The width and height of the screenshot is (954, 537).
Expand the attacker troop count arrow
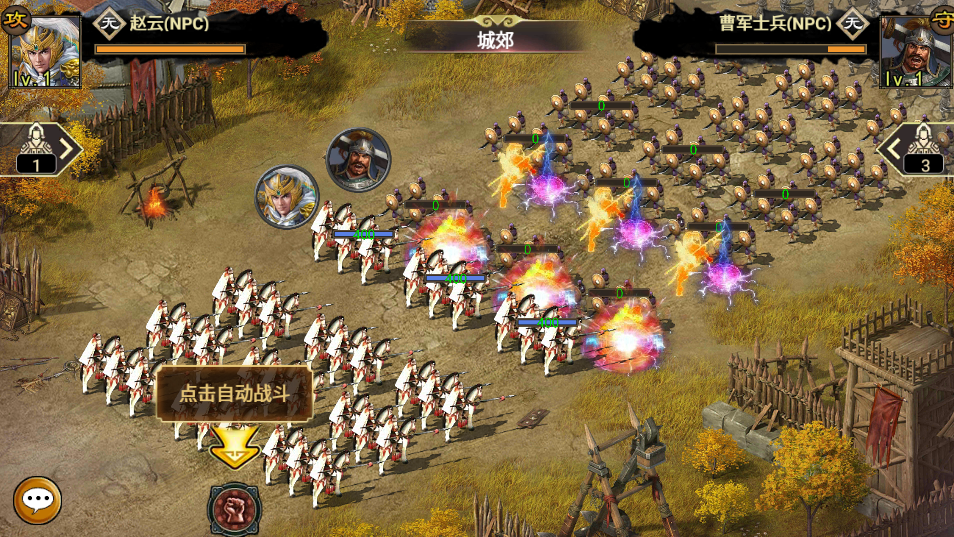point(68,150)
